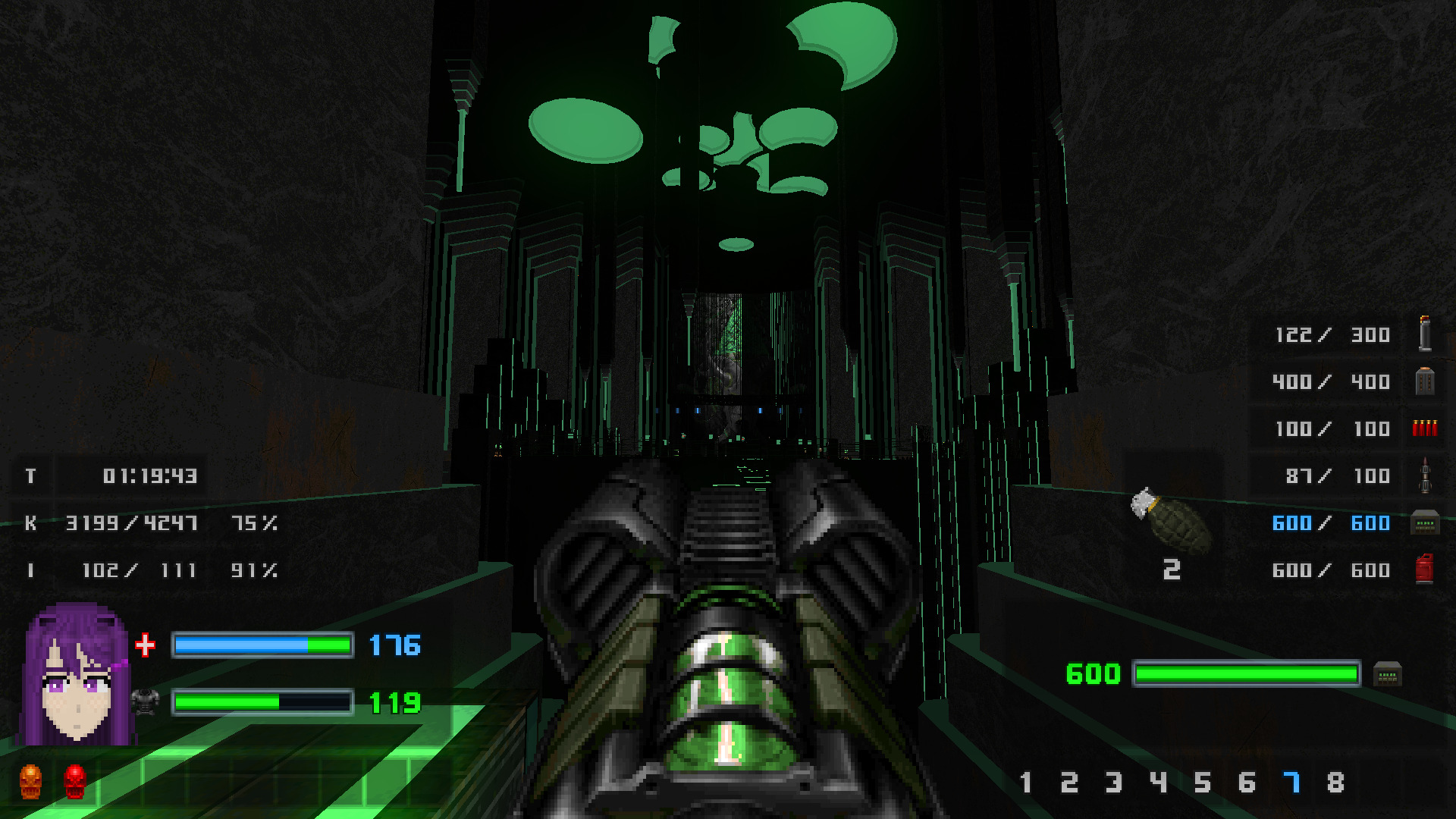The height and width of the screenshot is (819, 1456).
Task: Click the hand grenade icon
Action: click(x=1171, y=521)
